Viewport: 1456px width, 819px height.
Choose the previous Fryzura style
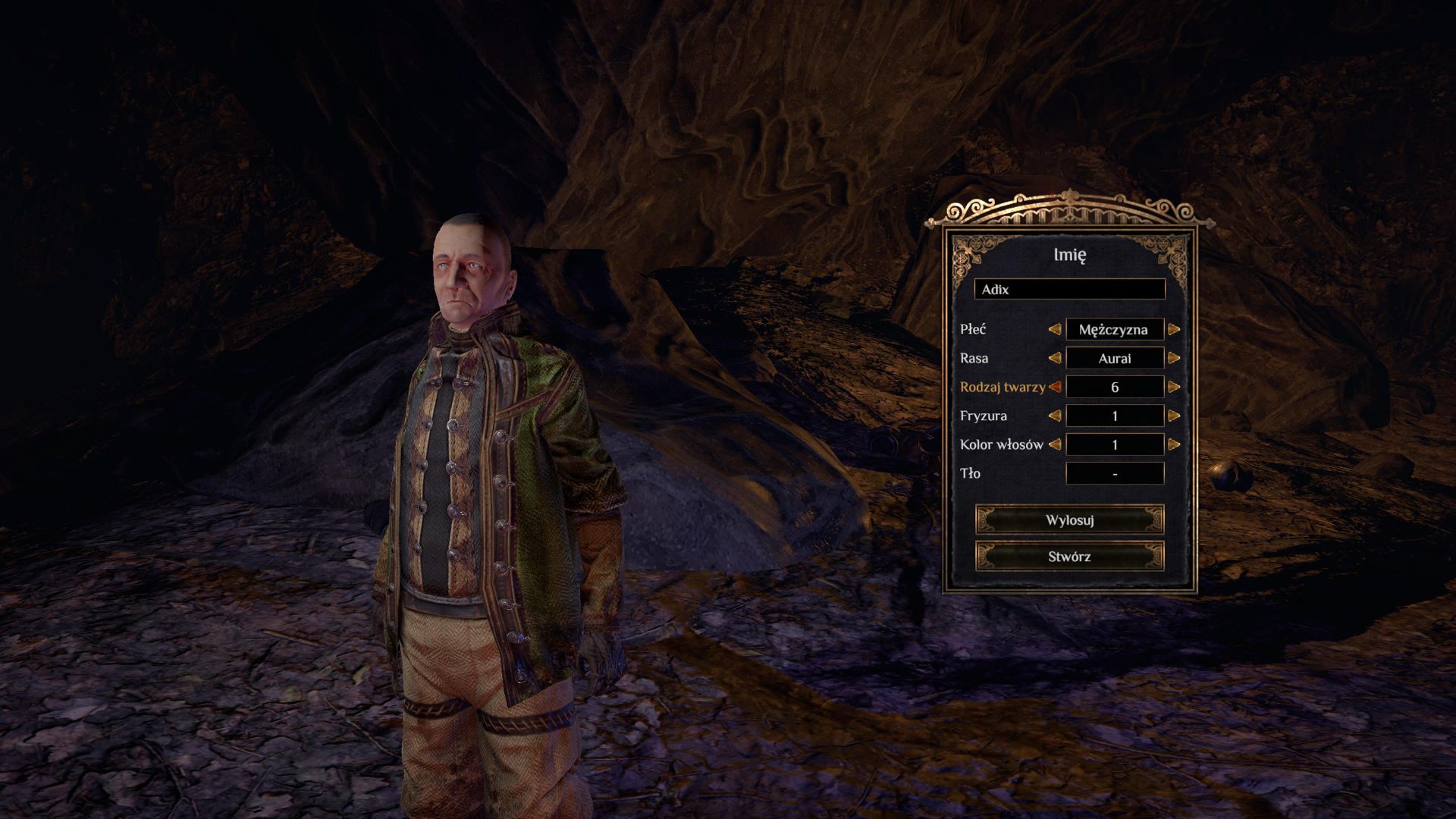[x=1054, y=416]
